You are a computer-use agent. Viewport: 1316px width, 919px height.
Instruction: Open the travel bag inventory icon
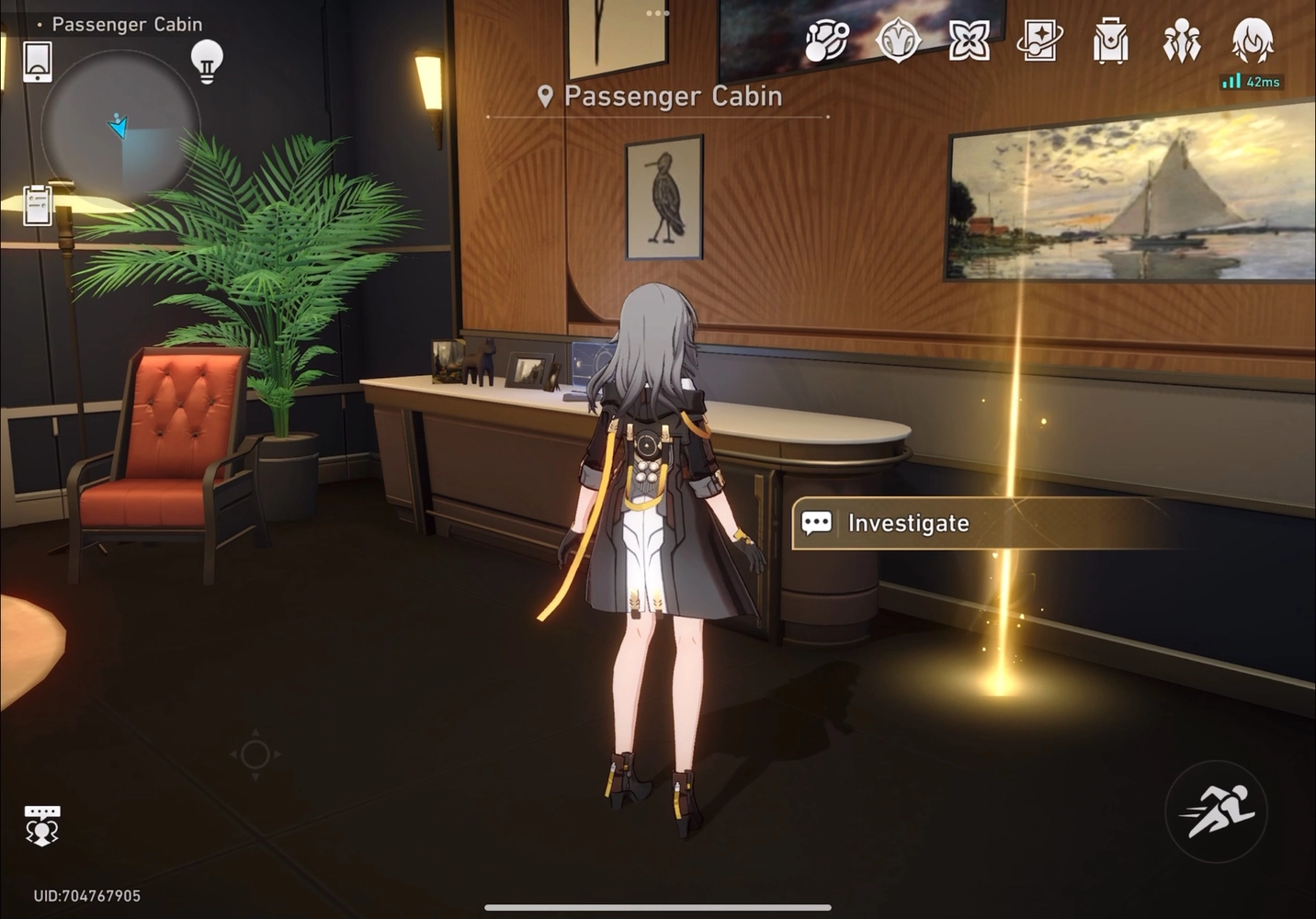[1109, 41]
